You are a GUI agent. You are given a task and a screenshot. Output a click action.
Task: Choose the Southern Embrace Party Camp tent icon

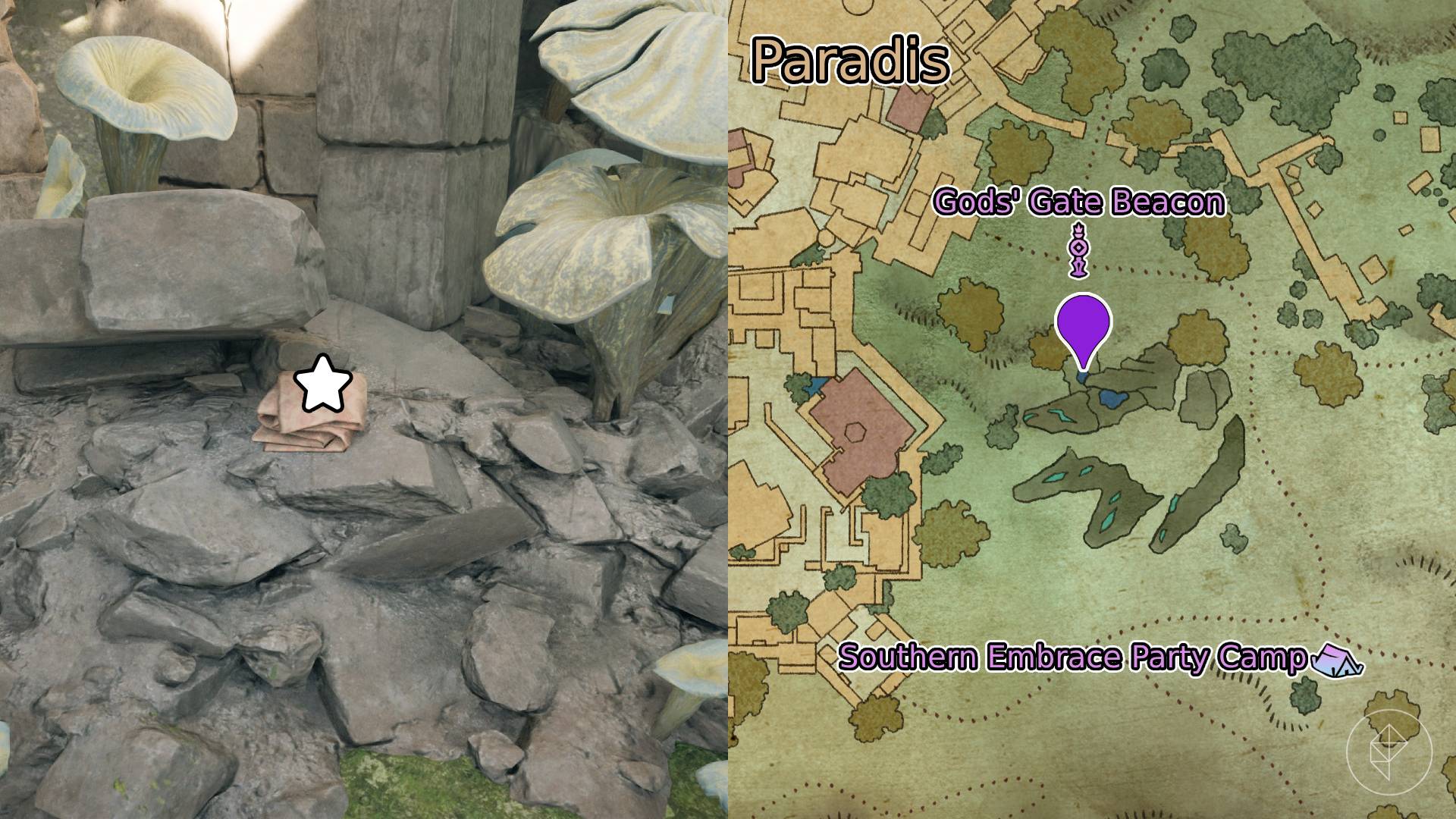tap(1337, 659)
